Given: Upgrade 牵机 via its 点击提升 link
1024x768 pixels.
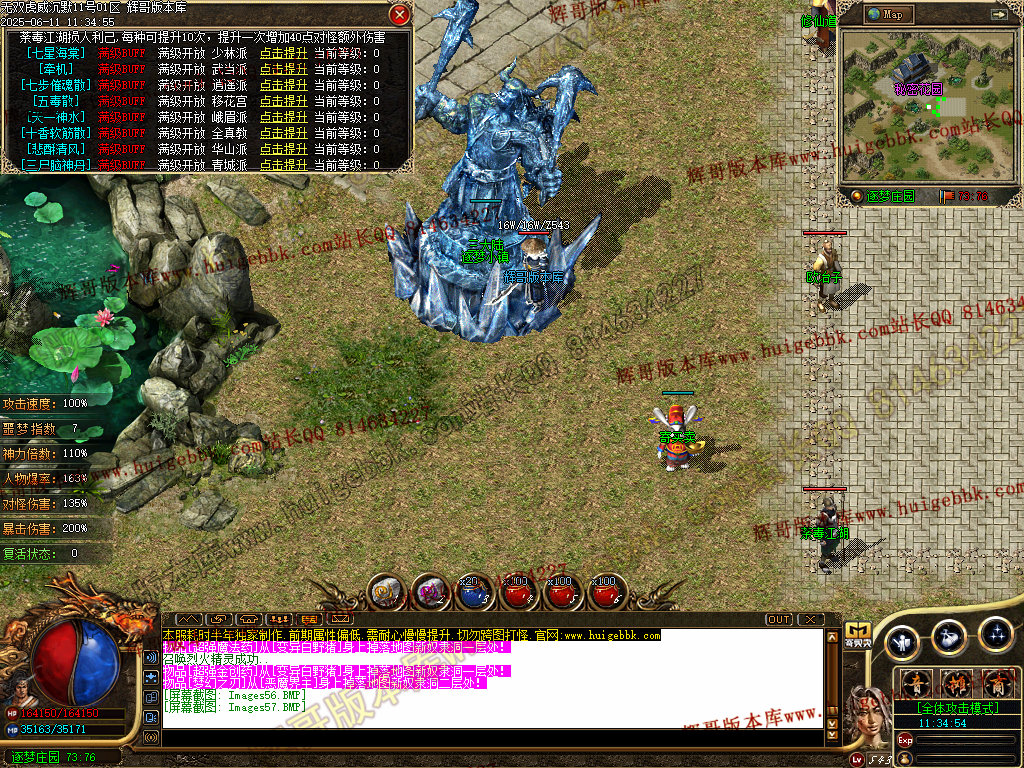Looking at the screenshot, I should (283, 69).
